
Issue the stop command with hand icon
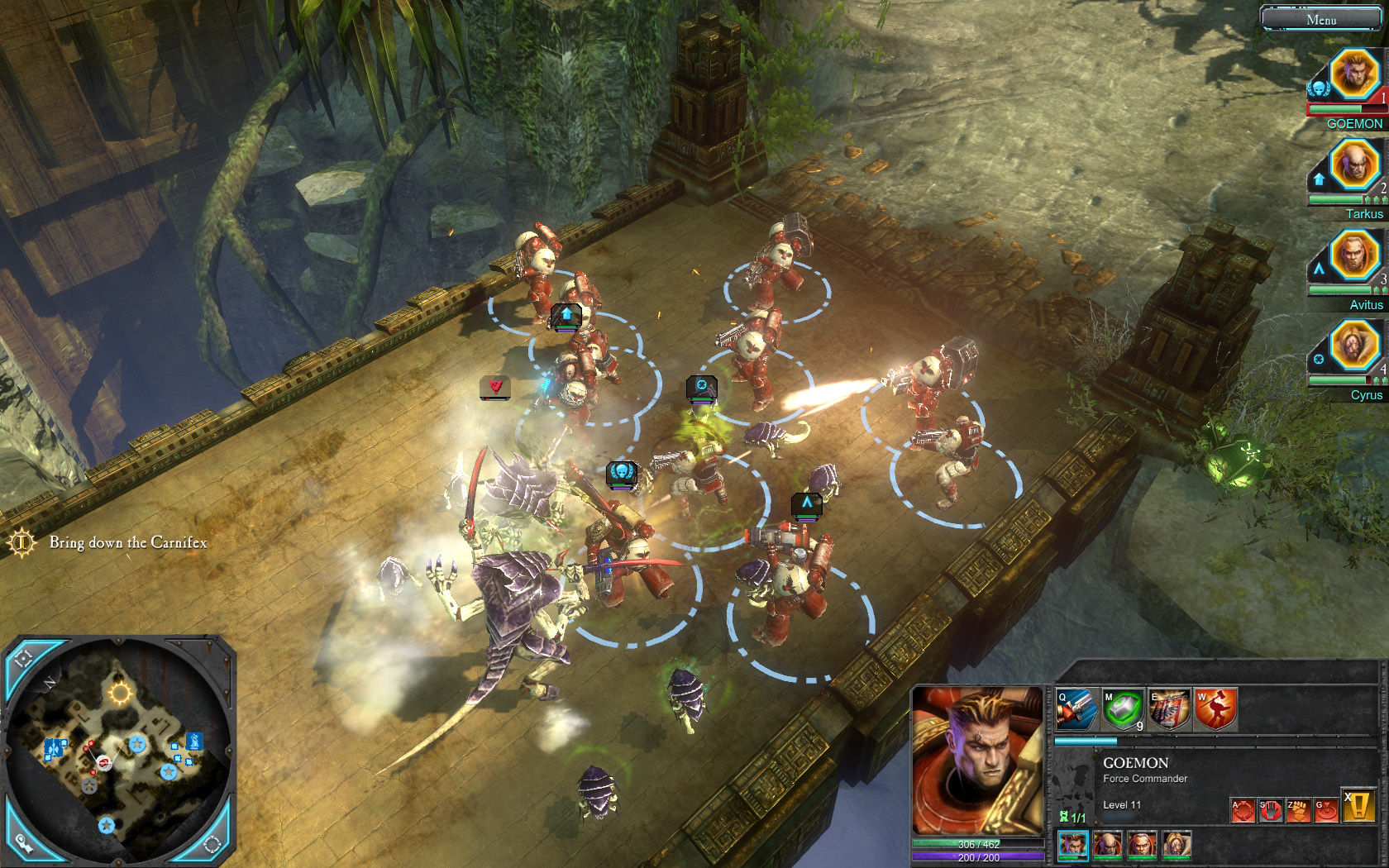(1270, 810)
